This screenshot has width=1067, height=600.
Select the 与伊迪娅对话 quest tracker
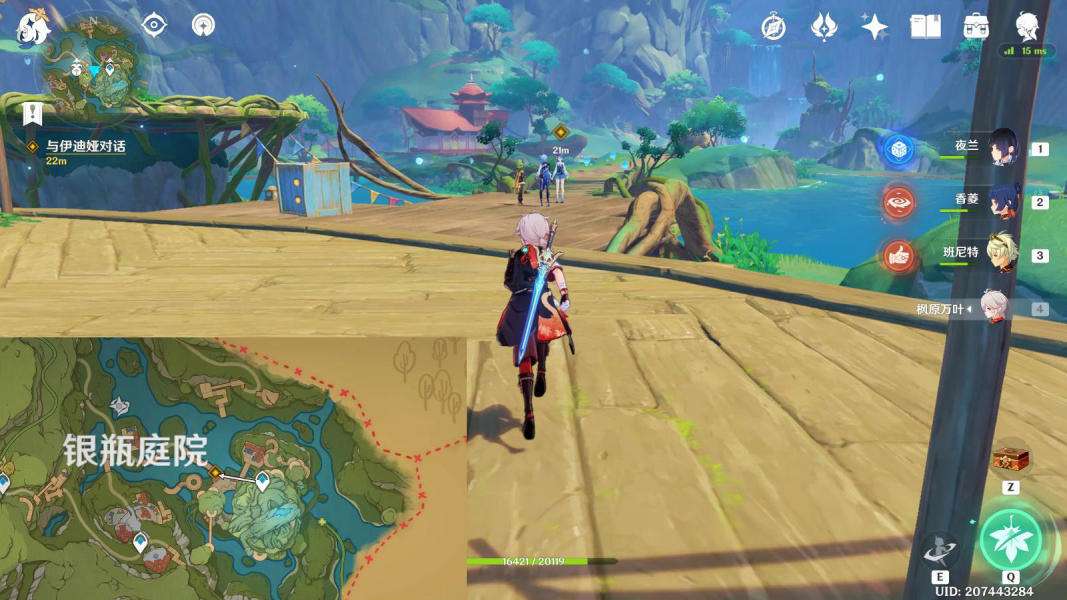pyautogui.click(x=86, y=146)
